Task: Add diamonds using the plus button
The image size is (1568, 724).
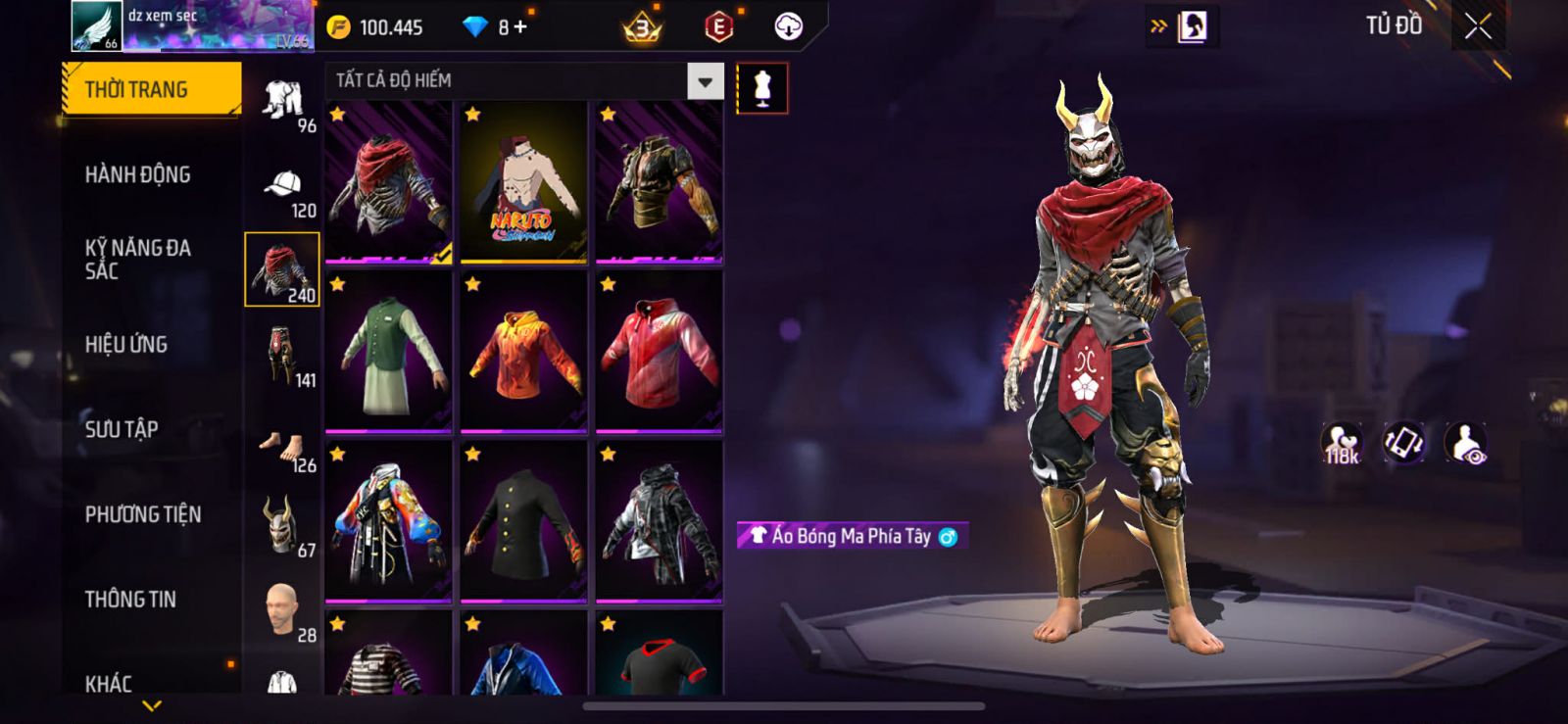Action: [x=520, y=27]
